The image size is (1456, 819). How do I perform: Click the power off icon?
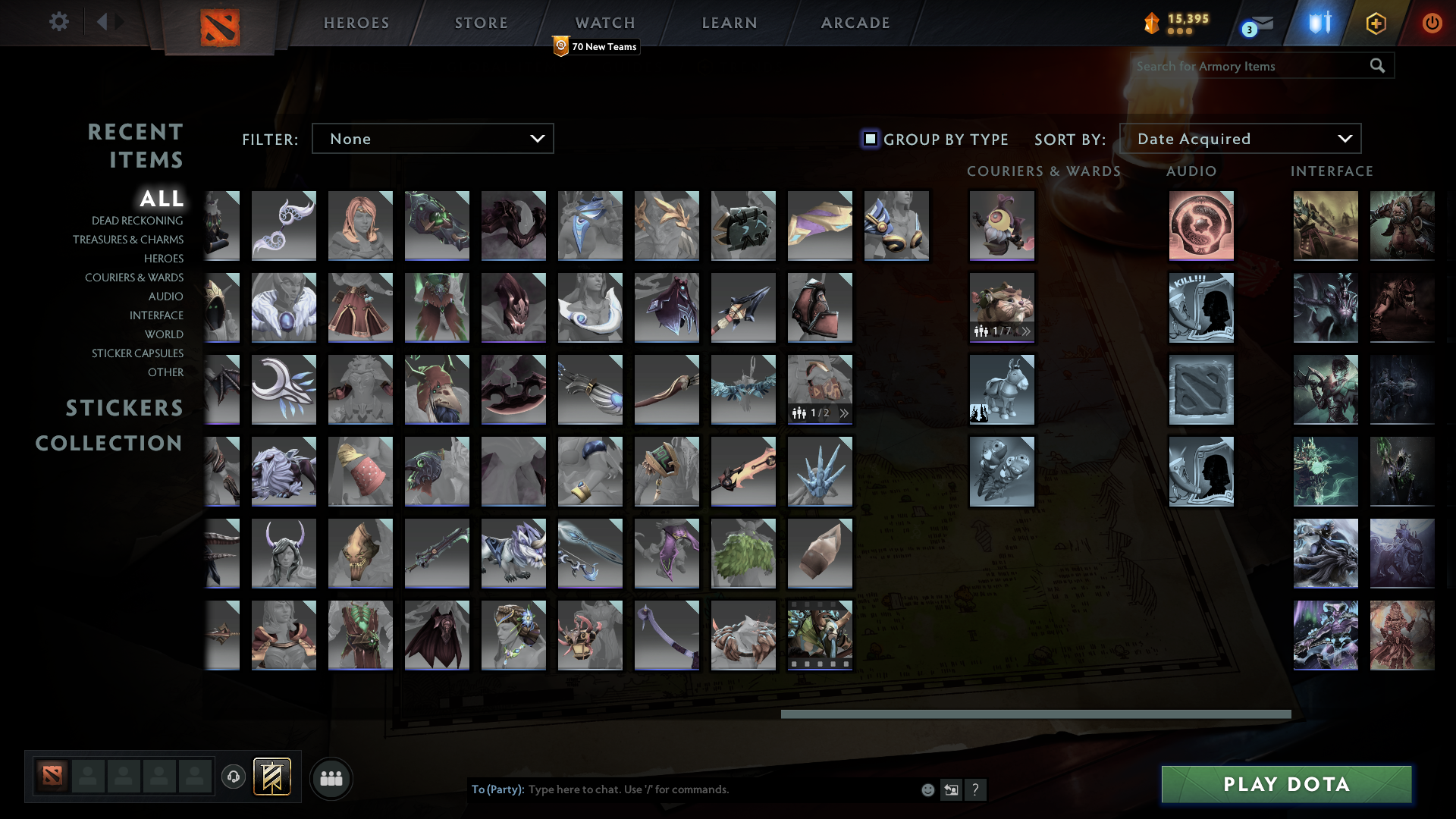pos(1432,23)
